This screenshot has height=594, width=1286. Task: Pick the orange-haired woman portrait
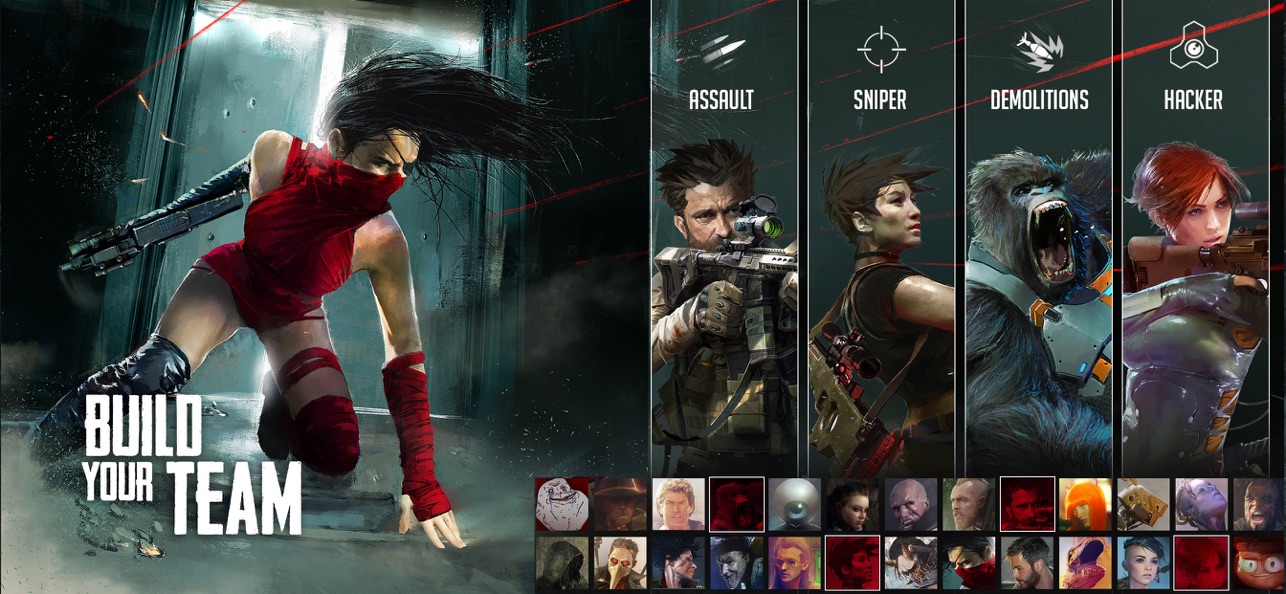(1085, 504)
